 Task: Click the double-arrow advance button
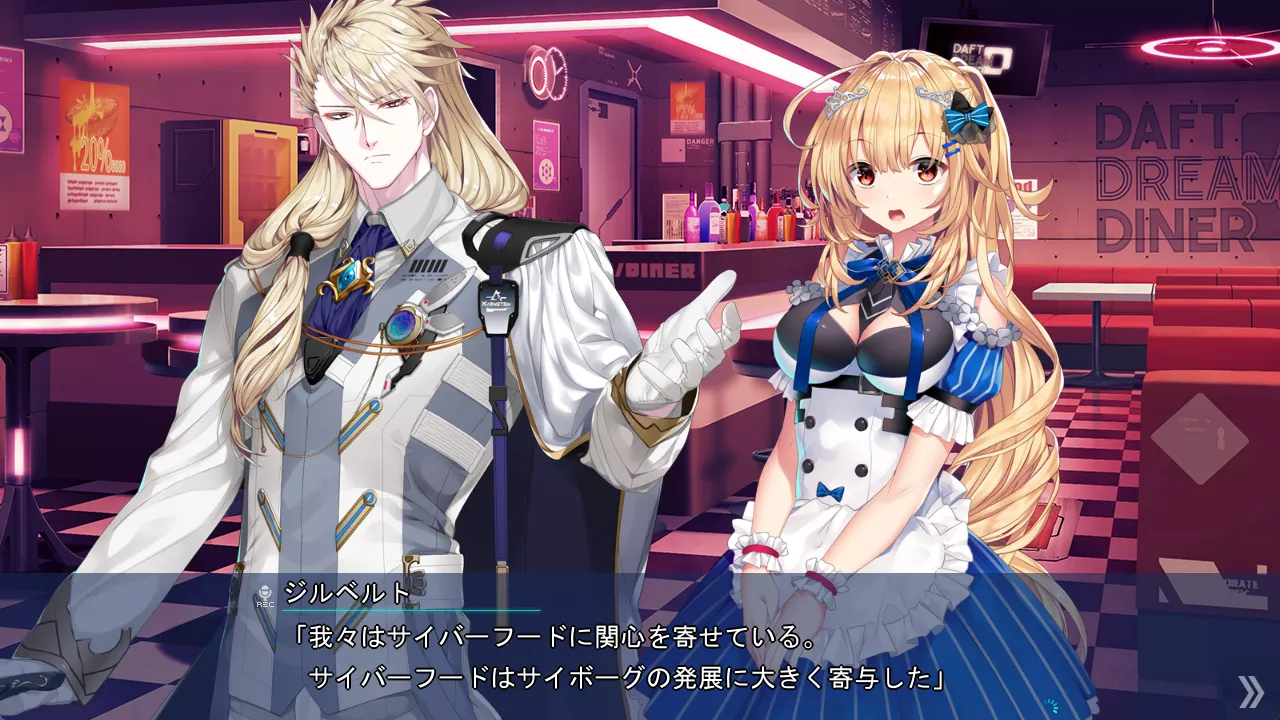coord(1250,691)
